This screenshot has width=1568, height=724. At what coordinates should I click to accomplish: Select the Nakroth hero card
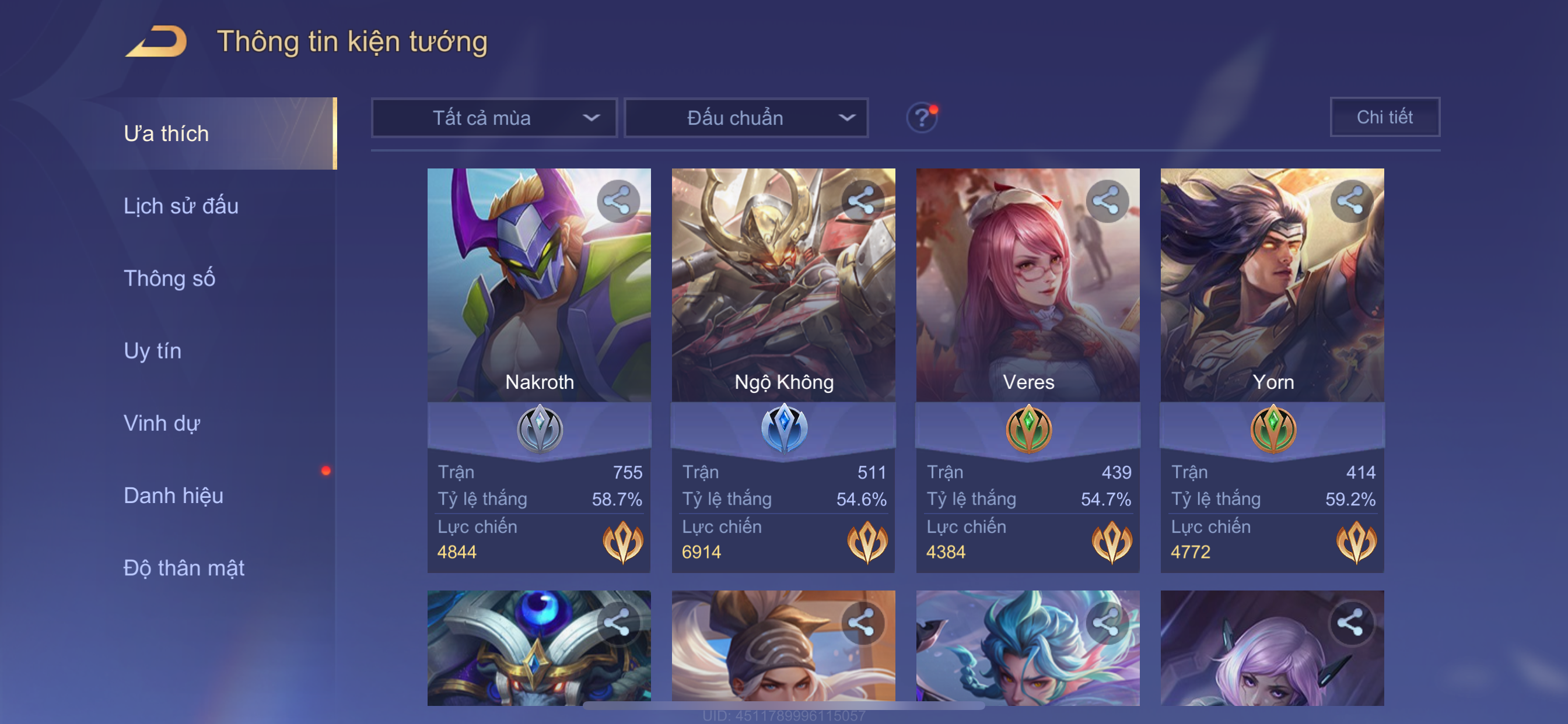[538, 304]
